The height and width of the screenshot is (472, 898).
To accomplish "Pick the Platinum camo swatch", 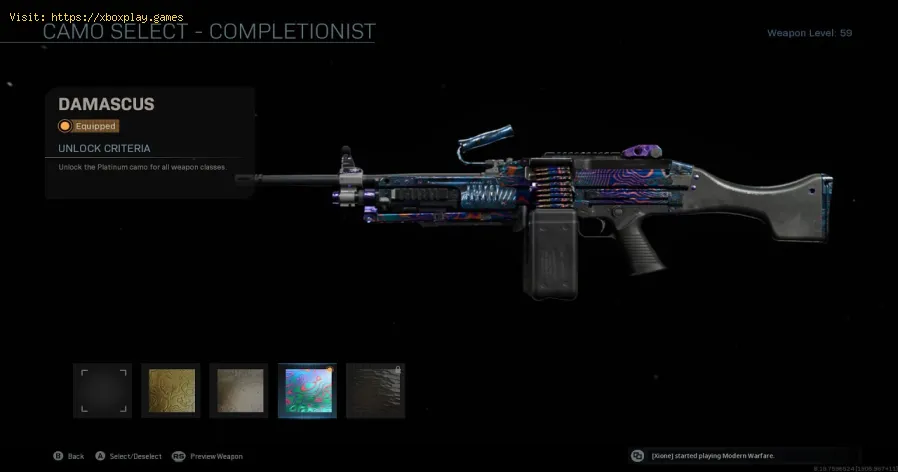I will coord(239,390).
